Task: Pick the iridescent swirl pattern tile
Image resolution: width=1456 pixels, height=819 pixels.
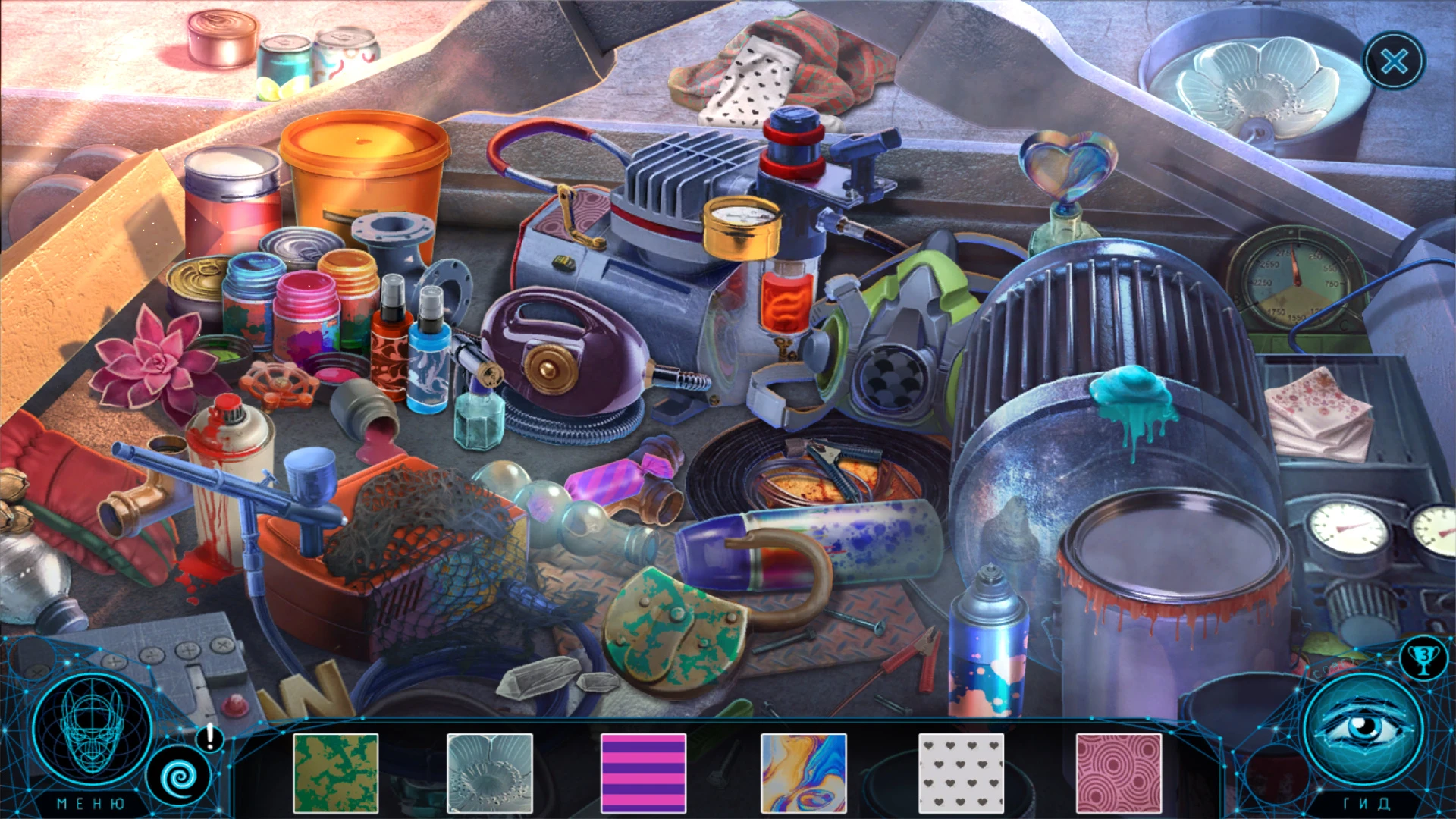Action: [x=804, y=773]
